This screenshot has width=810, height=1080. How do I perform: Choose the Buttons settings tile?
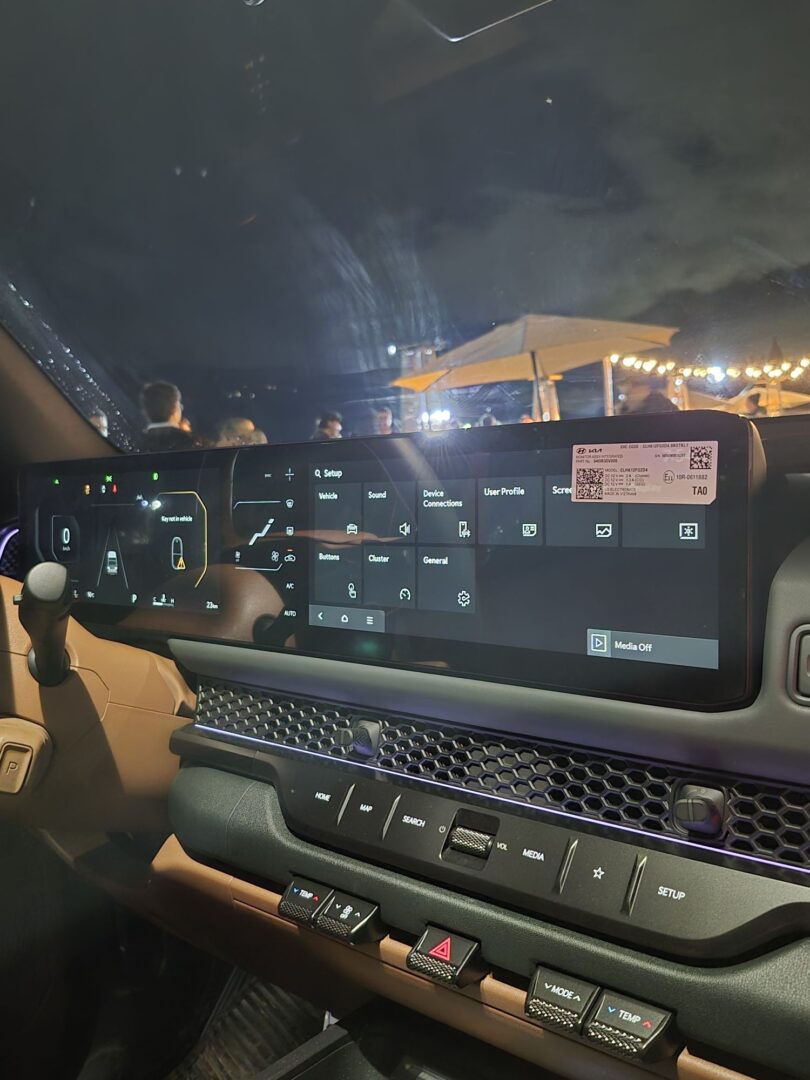pyautogui.click(x=337, y=574)
